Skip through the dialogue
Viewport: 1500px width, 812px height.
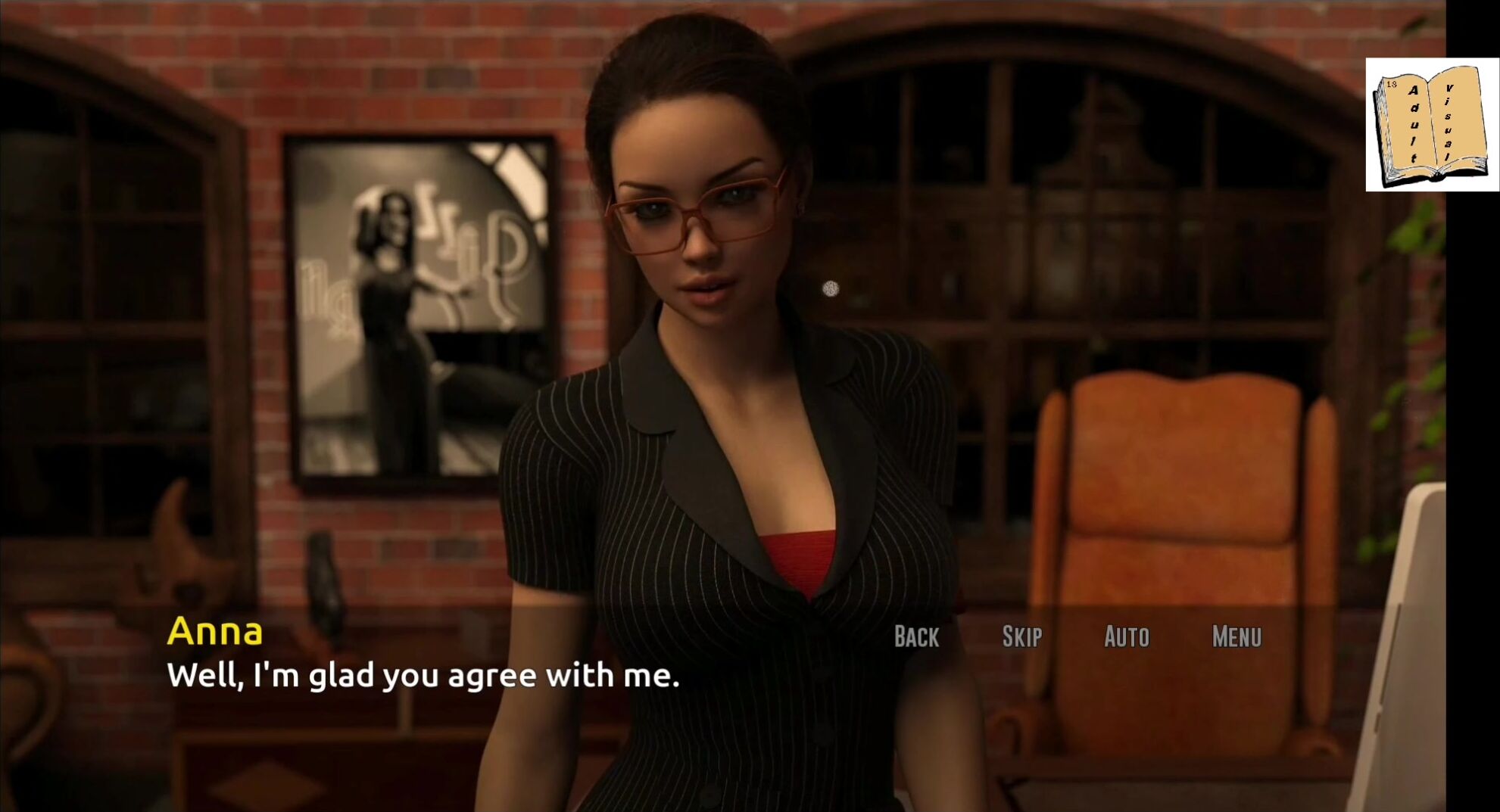[x=1021, y=637]
